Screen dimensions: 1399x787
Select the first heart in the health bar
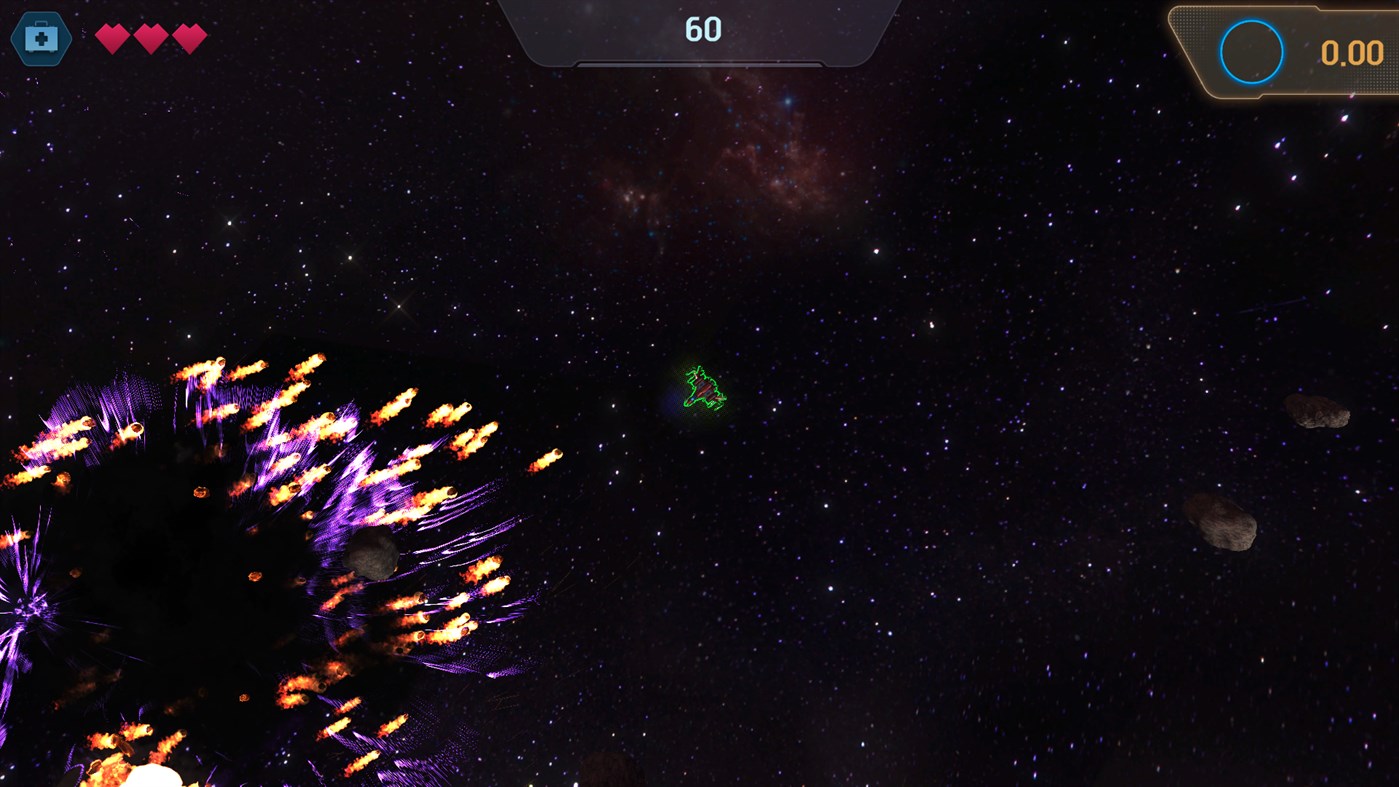(110, 36)
